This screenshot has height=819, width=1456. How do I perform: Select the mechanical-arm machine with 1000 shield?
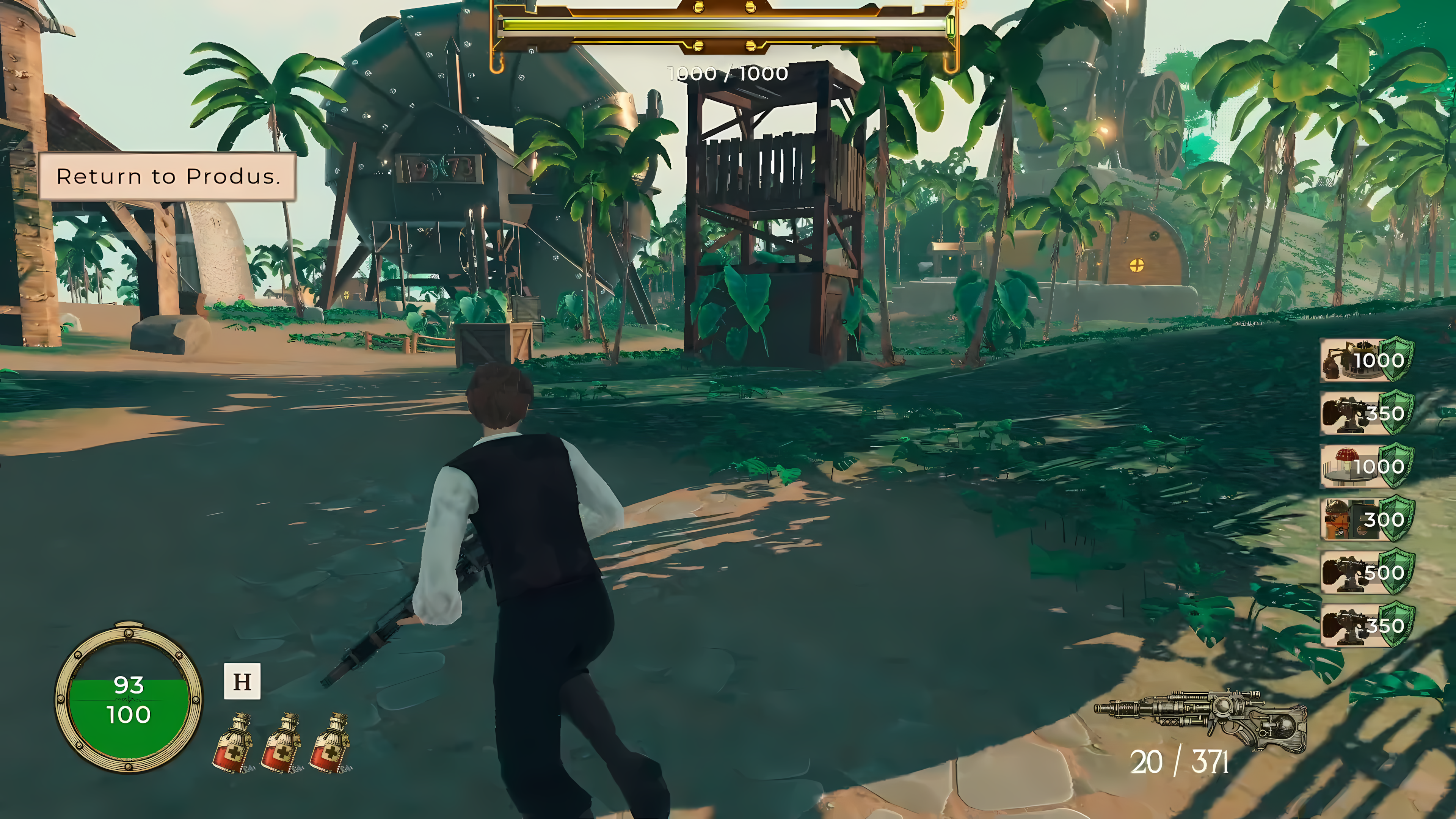pyautogui.click(x=1365, y=360)
